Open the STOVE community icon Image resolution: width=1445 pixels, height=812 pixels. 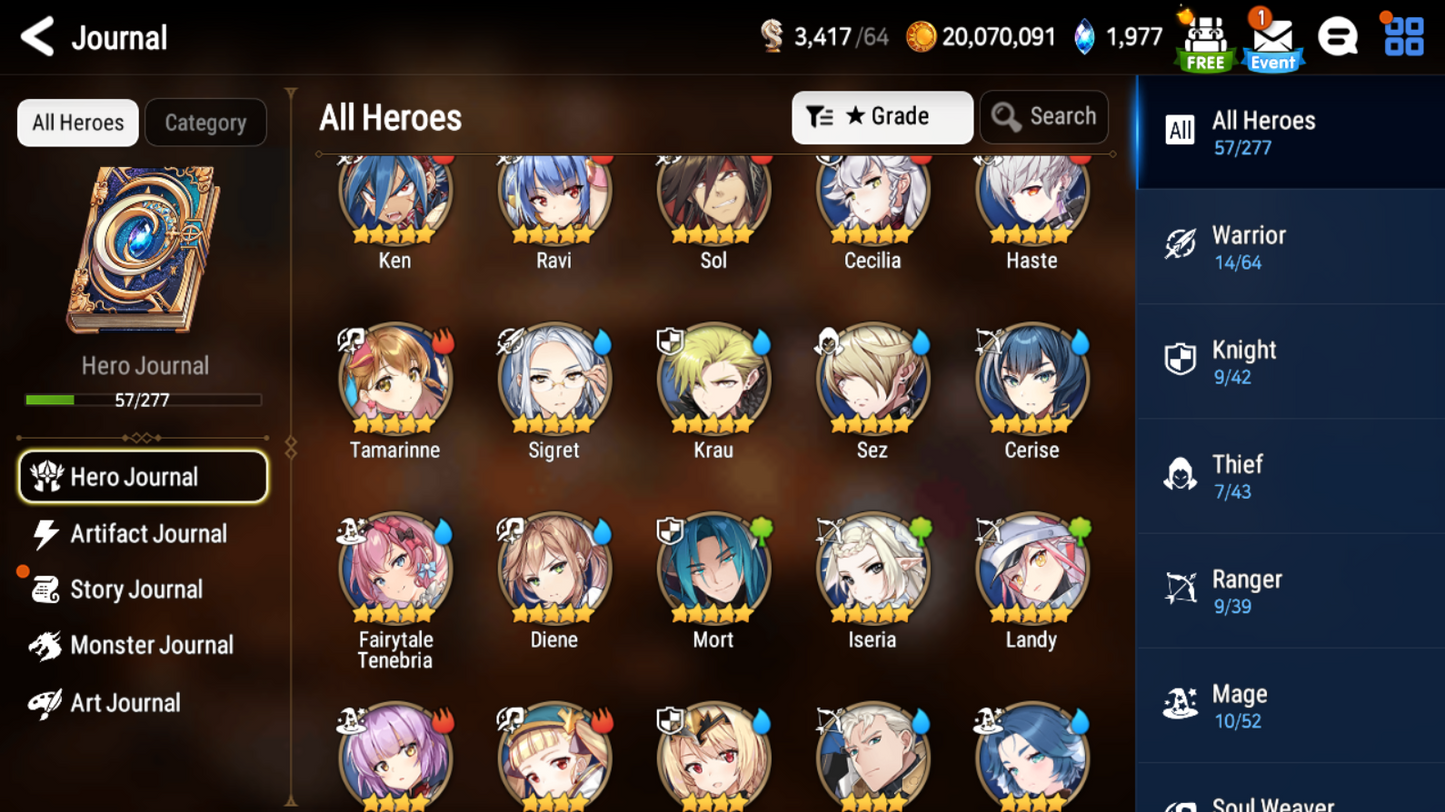[1337, 36]
